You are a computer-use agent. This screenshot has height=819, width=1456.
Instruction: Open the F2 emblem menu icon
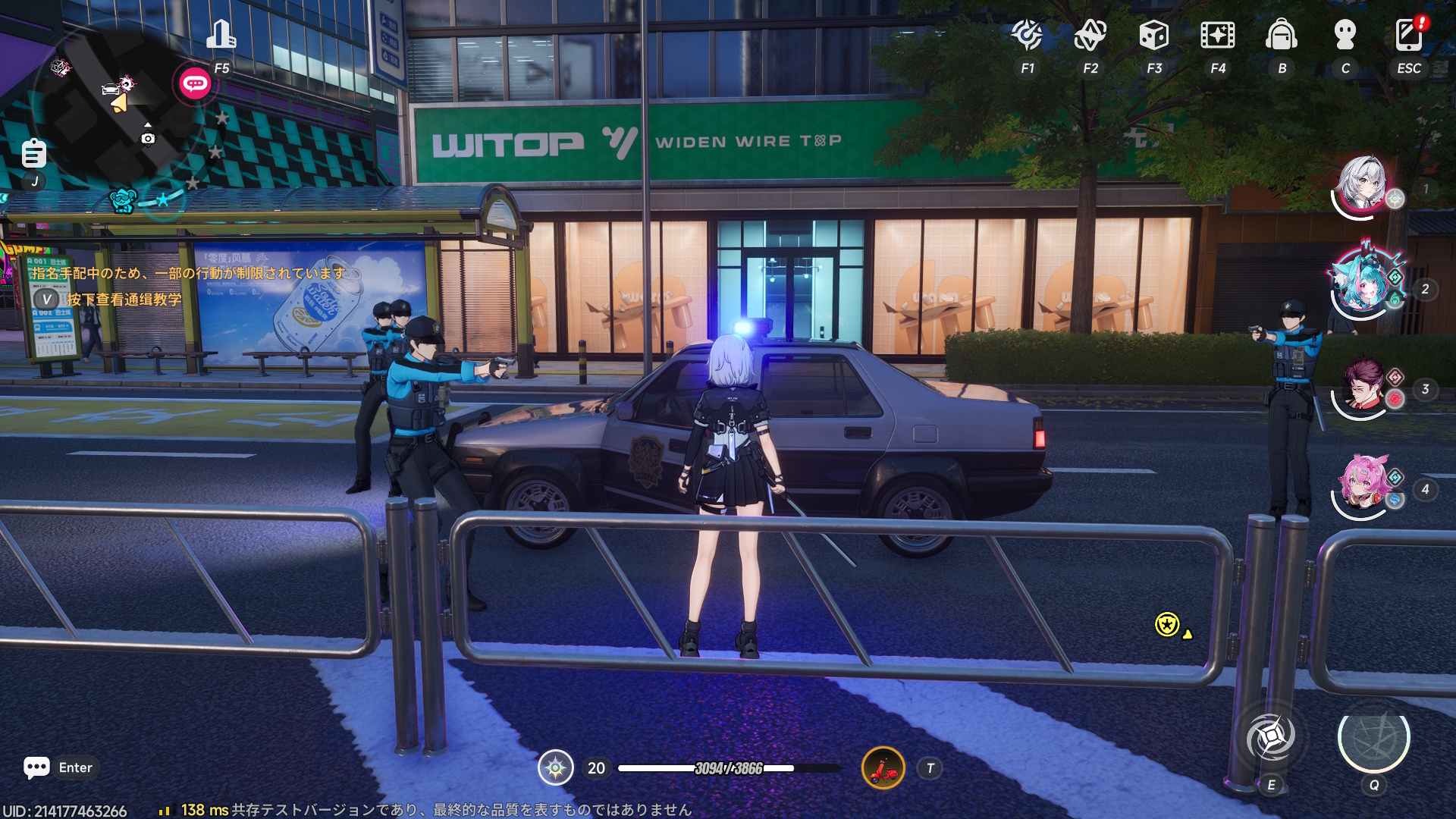1090,35
